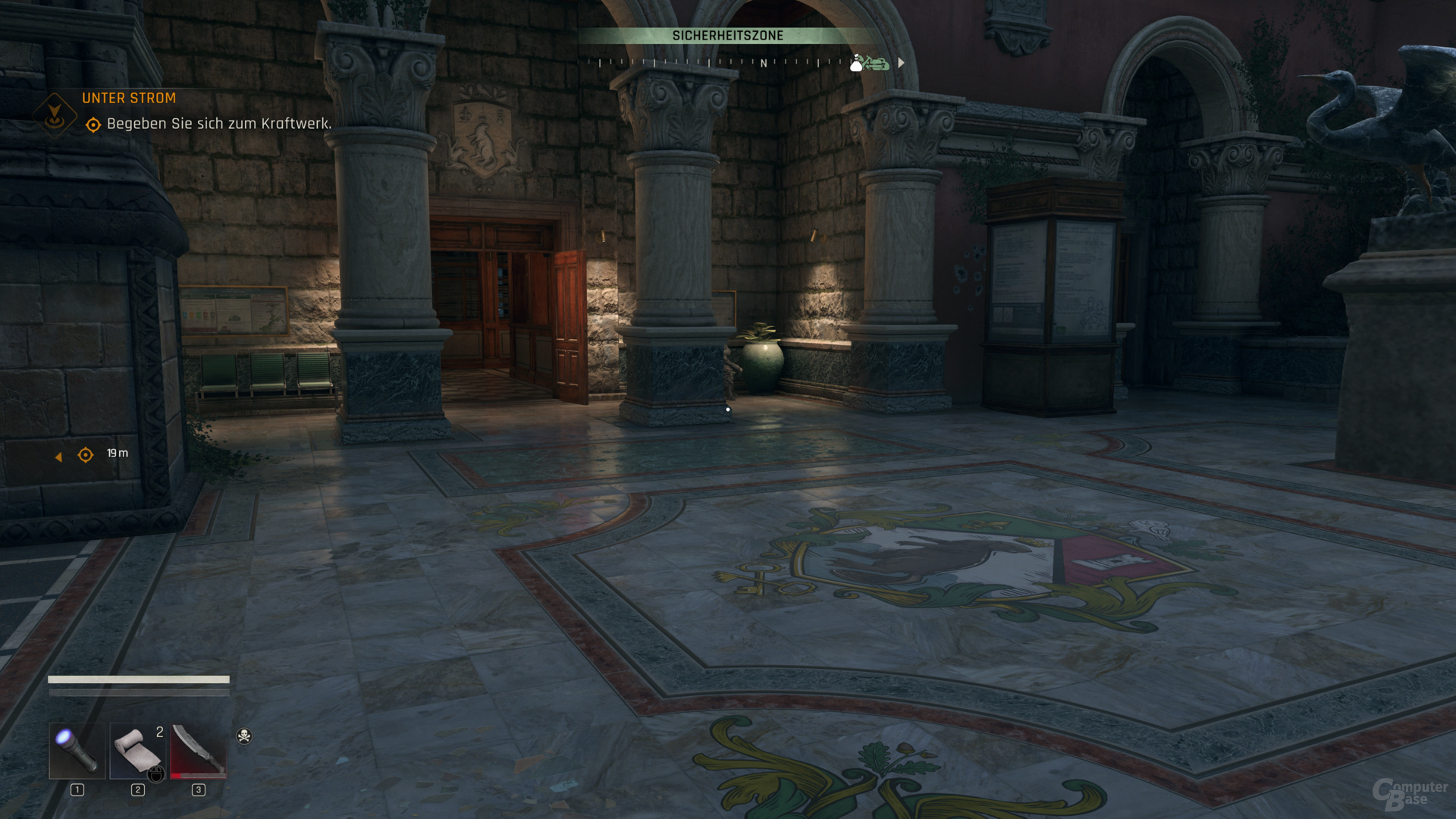Click the Sicherheitszone banner

click(x=727, y=36)
